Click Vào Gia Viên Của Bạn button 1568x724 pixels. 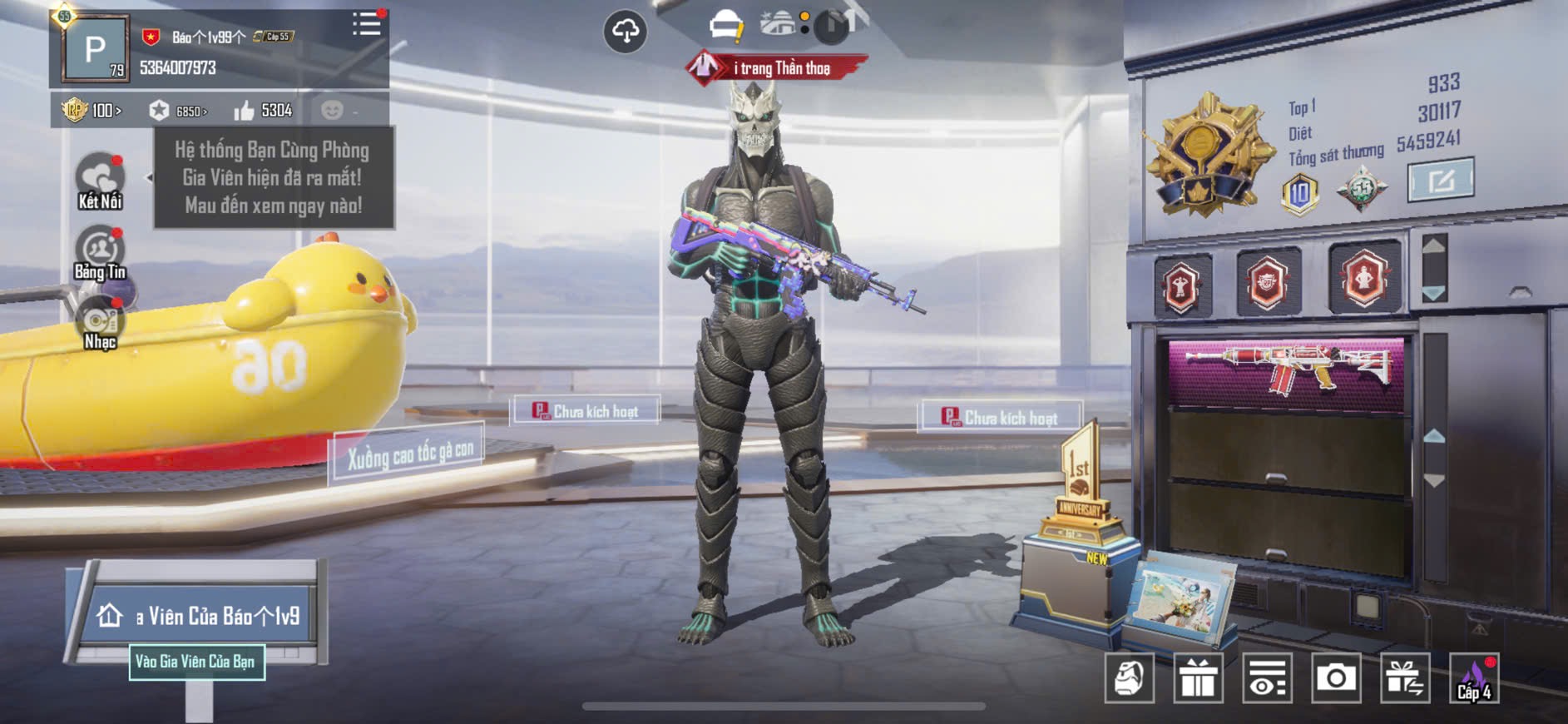coord(196,662)
